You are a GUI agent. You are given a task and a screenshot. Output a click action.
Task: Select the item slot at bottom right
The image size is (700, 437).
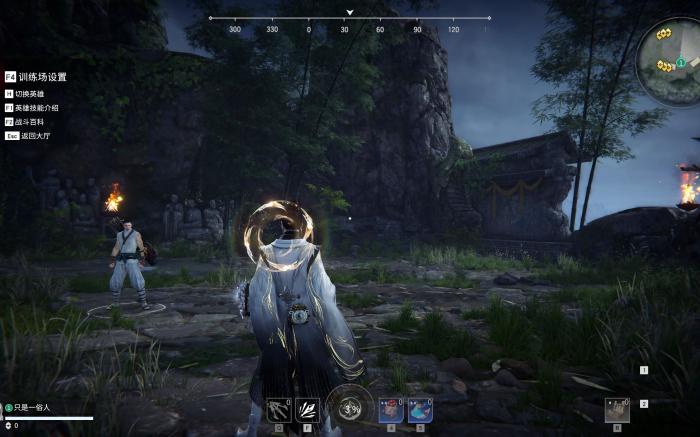[x=617, y=410]
